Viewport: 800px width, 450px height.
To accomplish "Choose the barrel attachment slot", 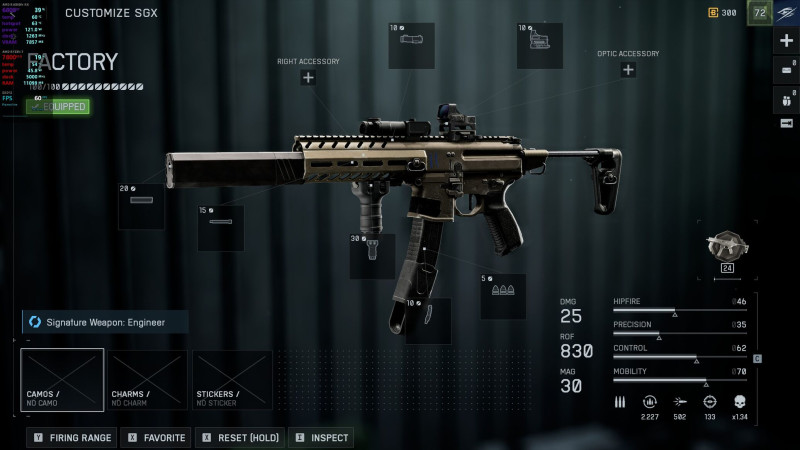I will point(221,228).
